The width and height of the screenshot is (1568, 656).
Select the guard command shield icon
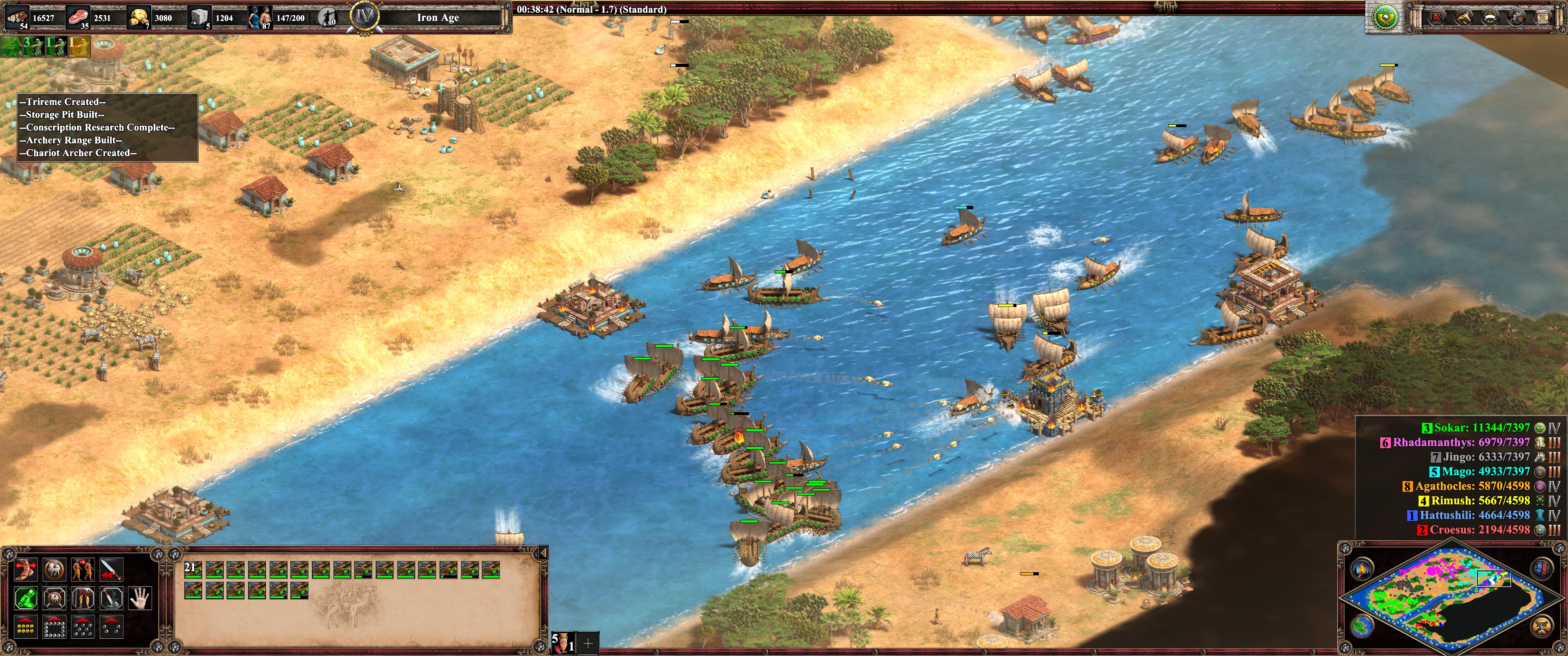(54, 569)
